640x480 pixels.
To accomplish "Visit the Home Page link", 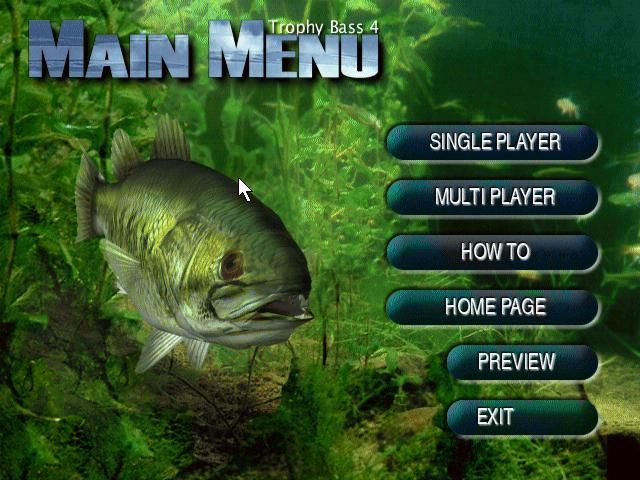I will point(493,307).
